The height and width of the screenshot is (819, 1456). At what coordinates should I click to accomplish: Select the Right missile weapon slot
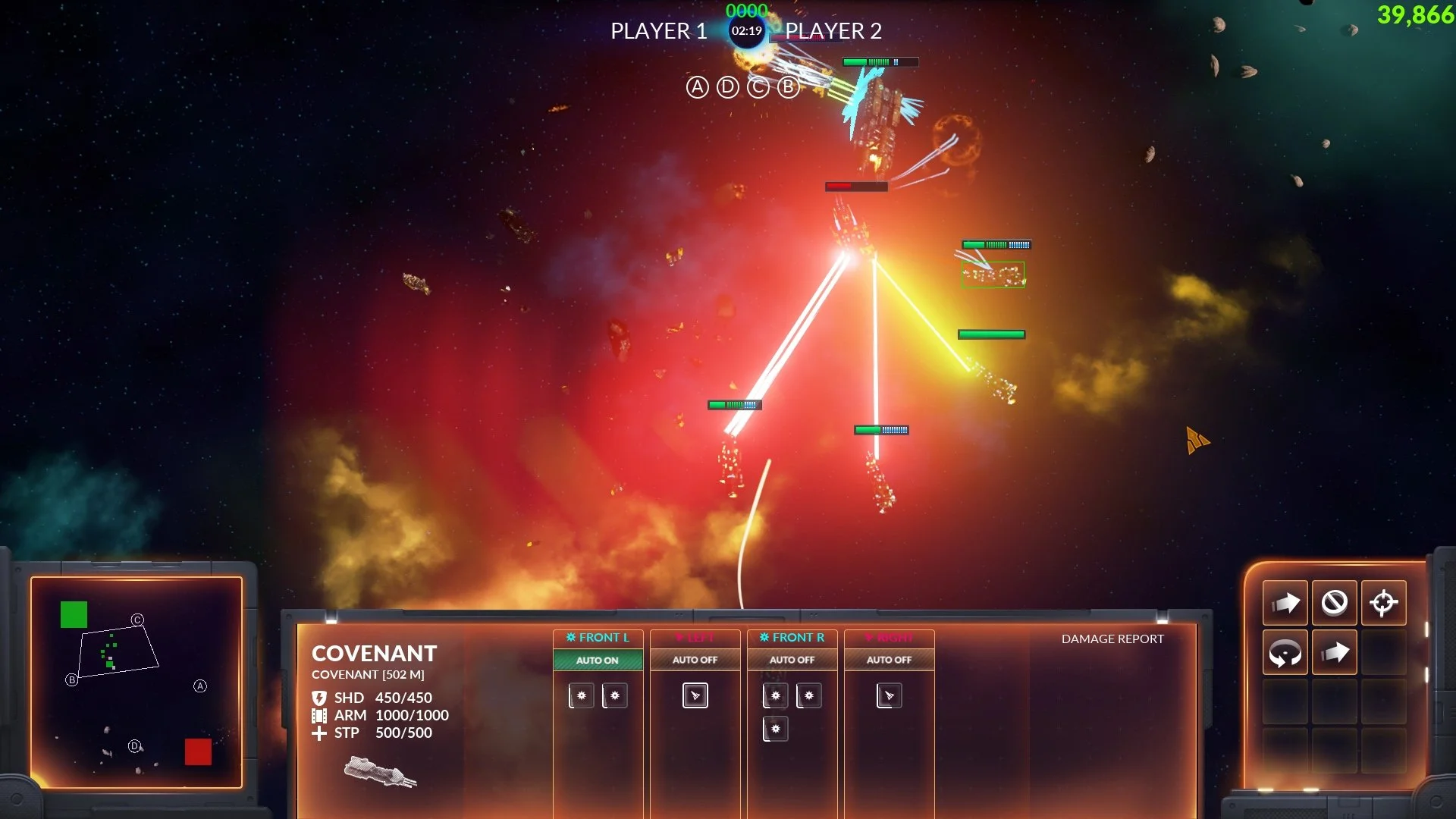click(889, 695)
